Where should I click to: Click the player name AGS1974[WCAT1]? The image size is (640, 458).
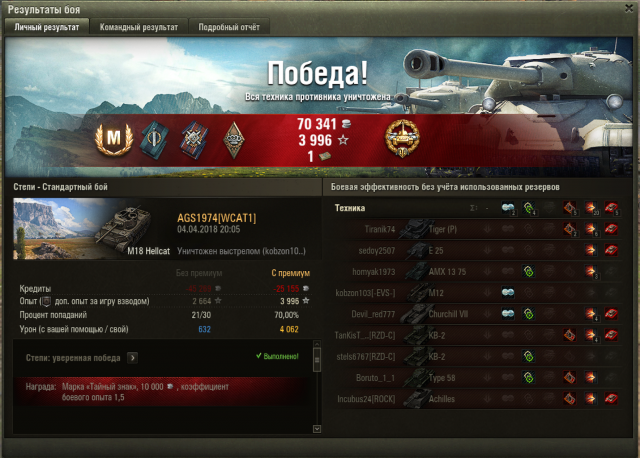(217, 217)
